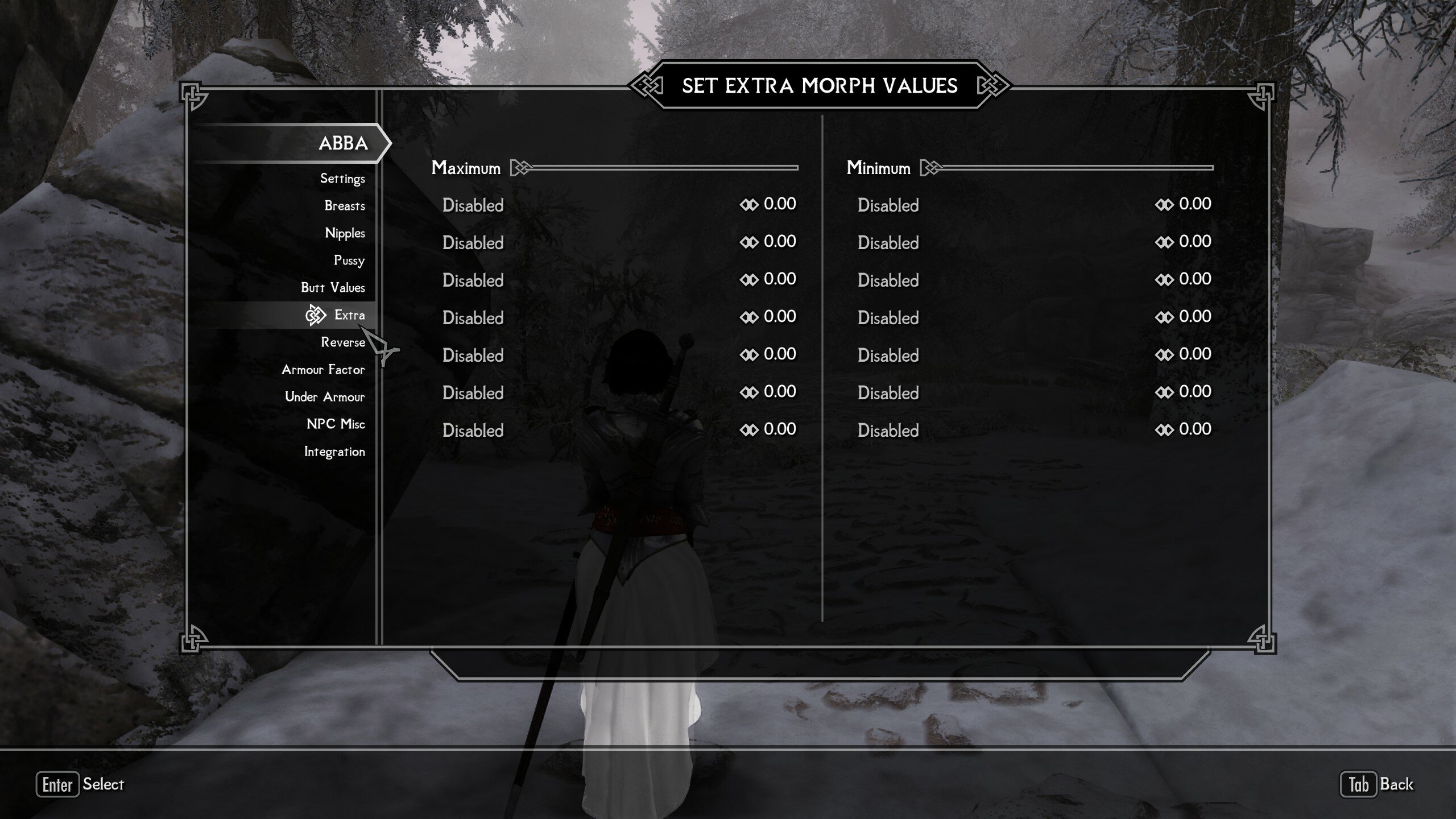Viewport: 1456px width, 819px height.
Task: Click the stepper icon beside the second Maximum 0.00 value
Action: pos(750,241)
